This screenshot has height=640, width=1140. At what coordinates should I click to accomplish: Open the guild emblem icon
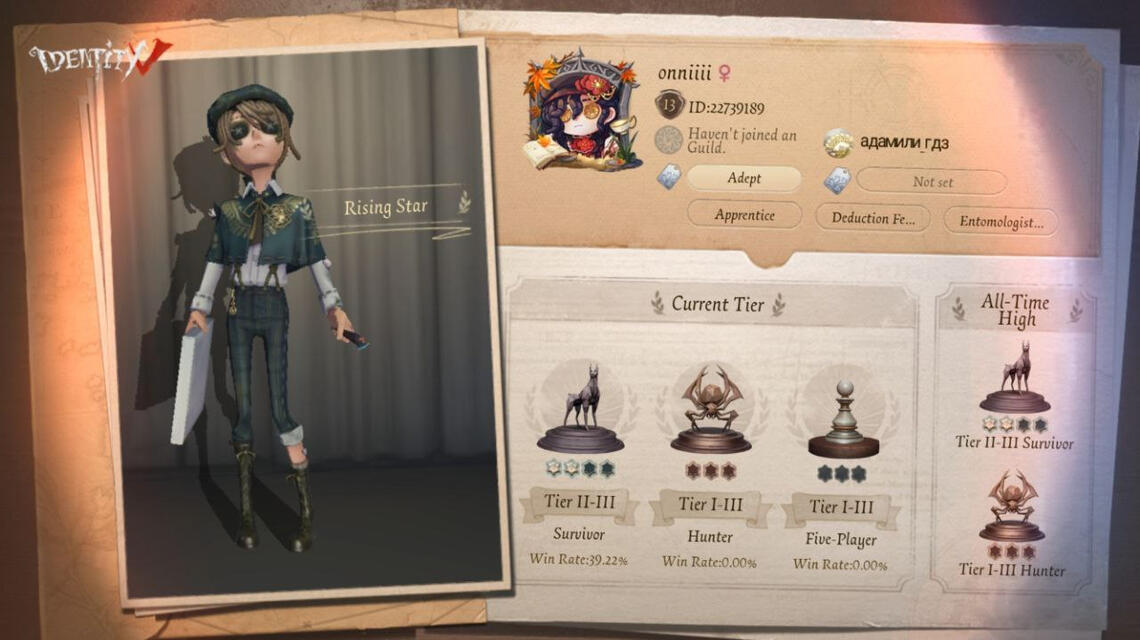click(x=669, y=140)
